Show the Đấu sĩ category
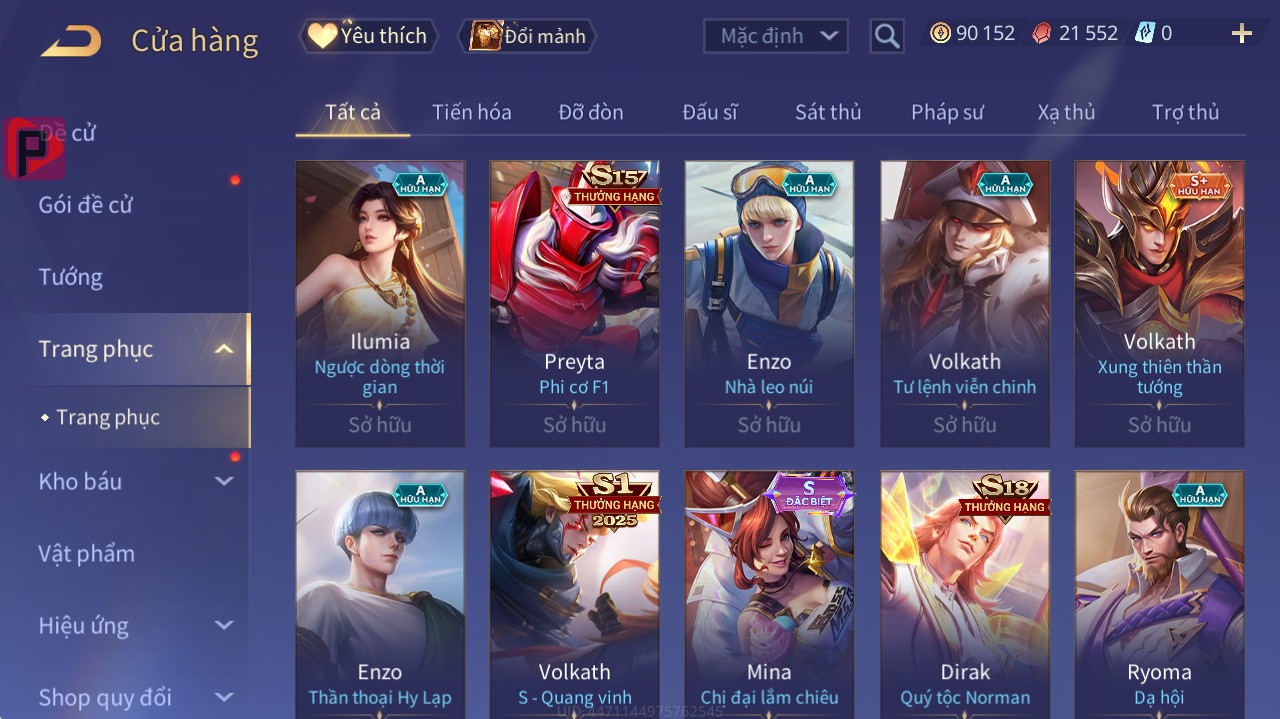Viewport: 1280px width, 719px height. [709, 112]
